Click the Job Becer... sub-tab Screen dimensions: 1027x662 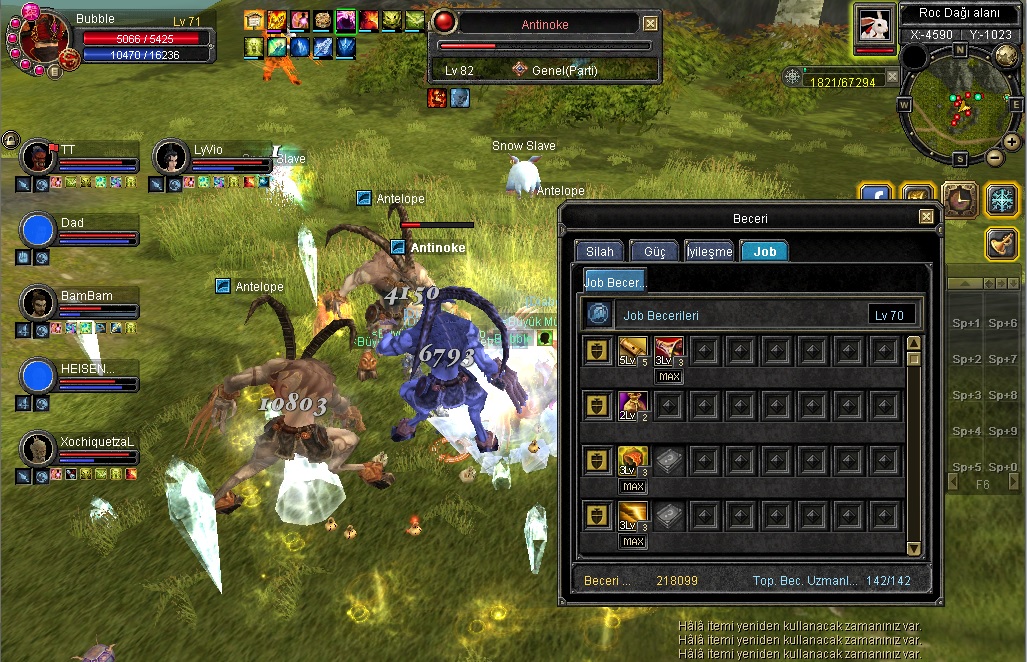(x=615, y=283)
